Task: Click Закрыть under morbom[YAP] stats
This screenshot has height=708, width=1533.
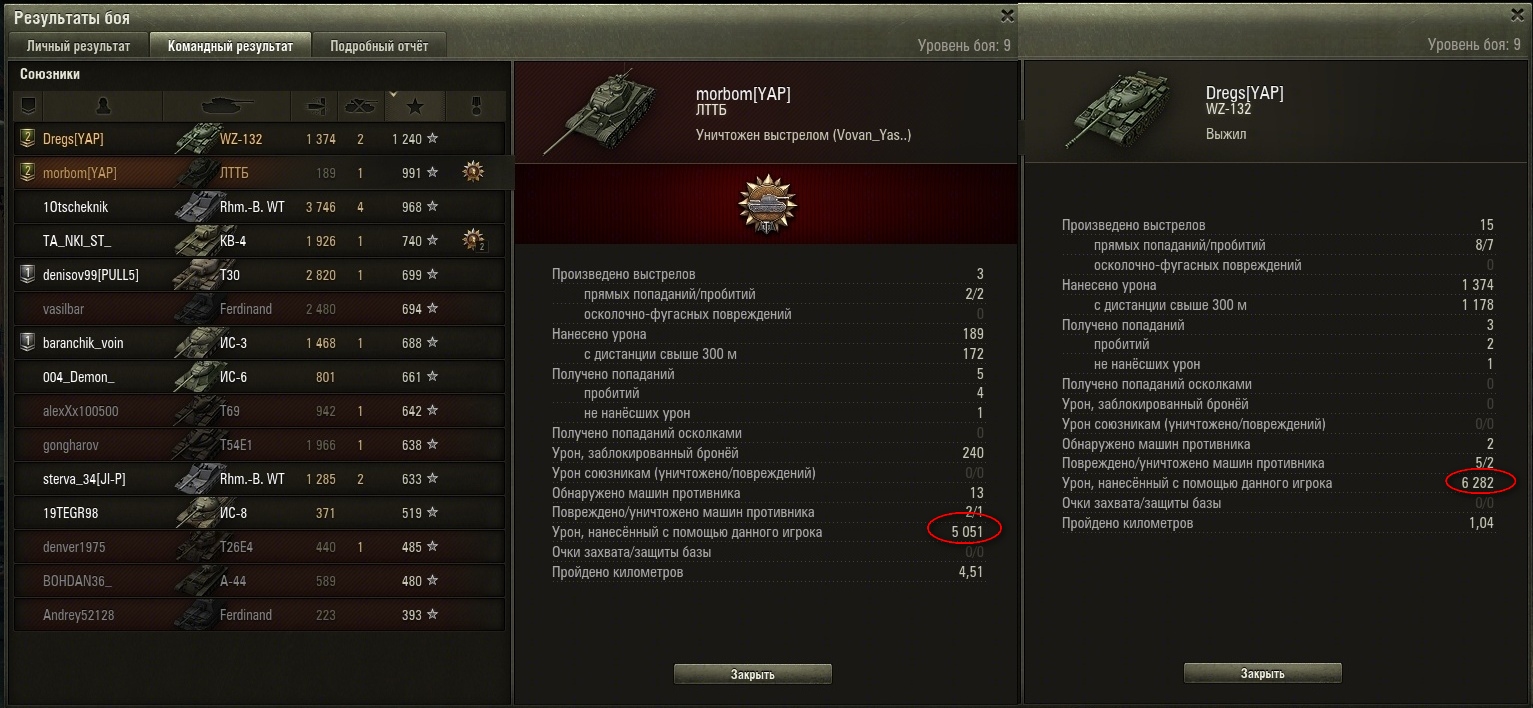Action: tap(753, 674)
